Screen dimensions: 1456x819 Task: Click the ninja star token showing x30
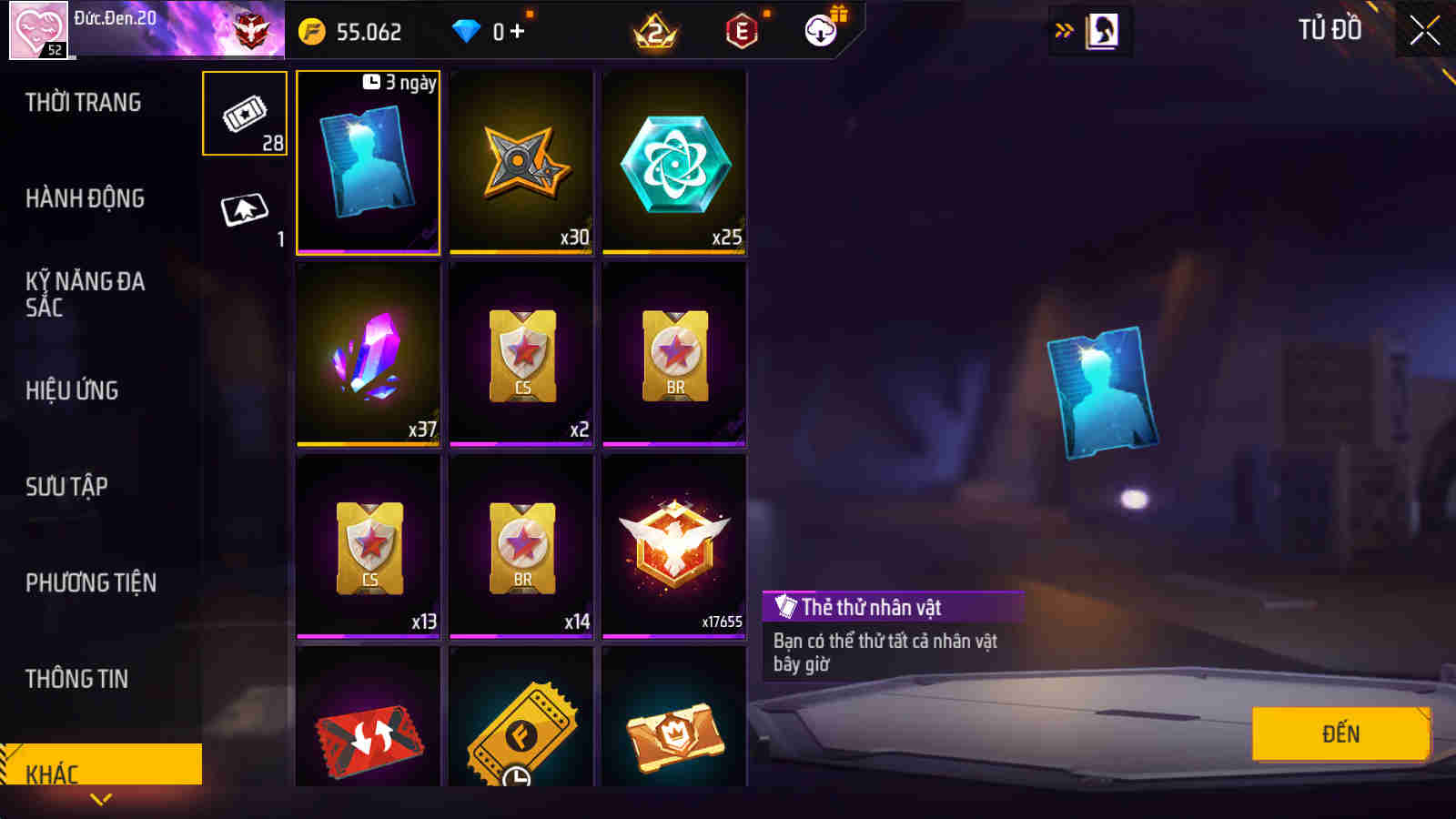point(521,164)
